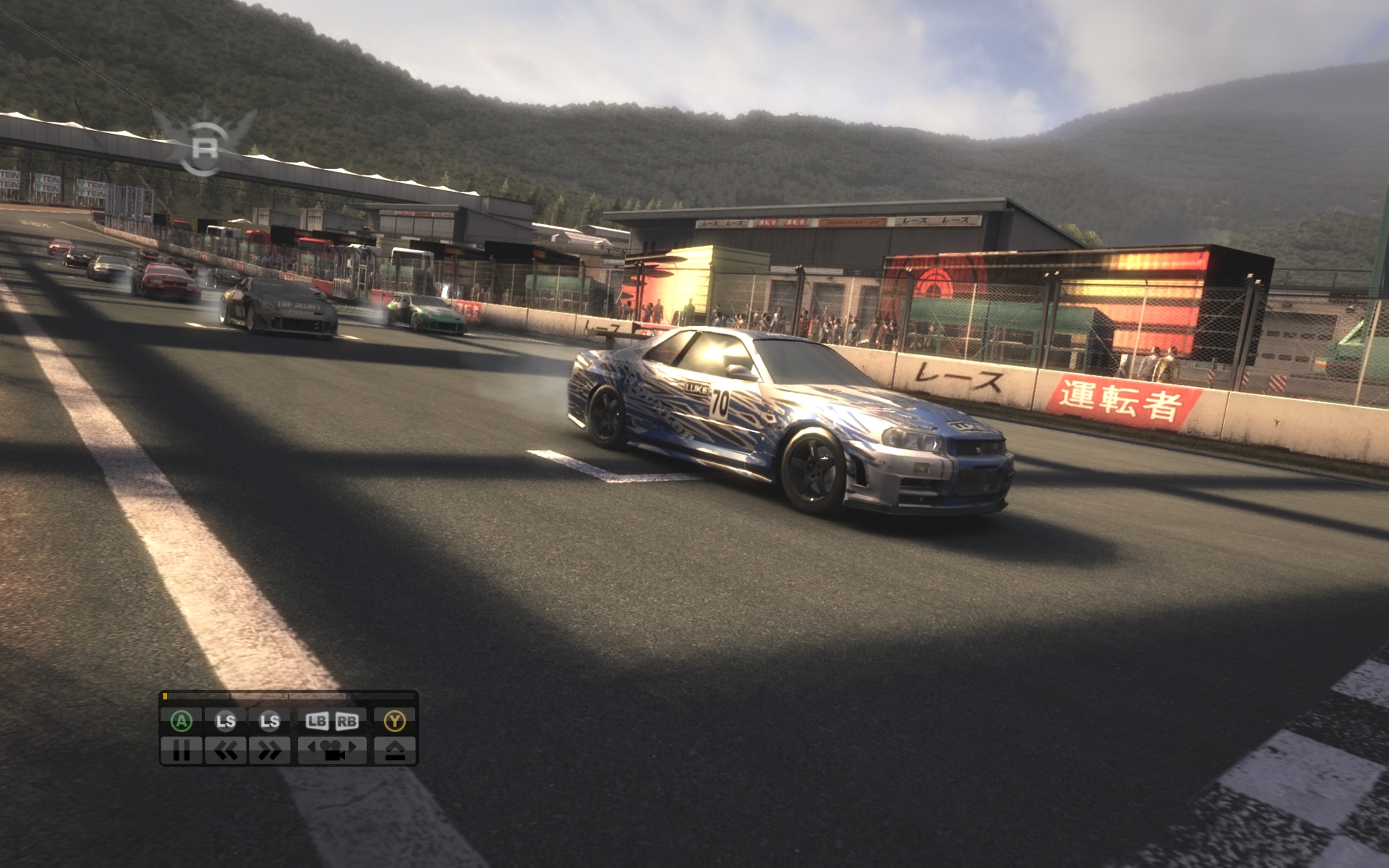Click the replay progress timeline bar
This screenshot has width=1389, height=868.
(x=289, y=697)
